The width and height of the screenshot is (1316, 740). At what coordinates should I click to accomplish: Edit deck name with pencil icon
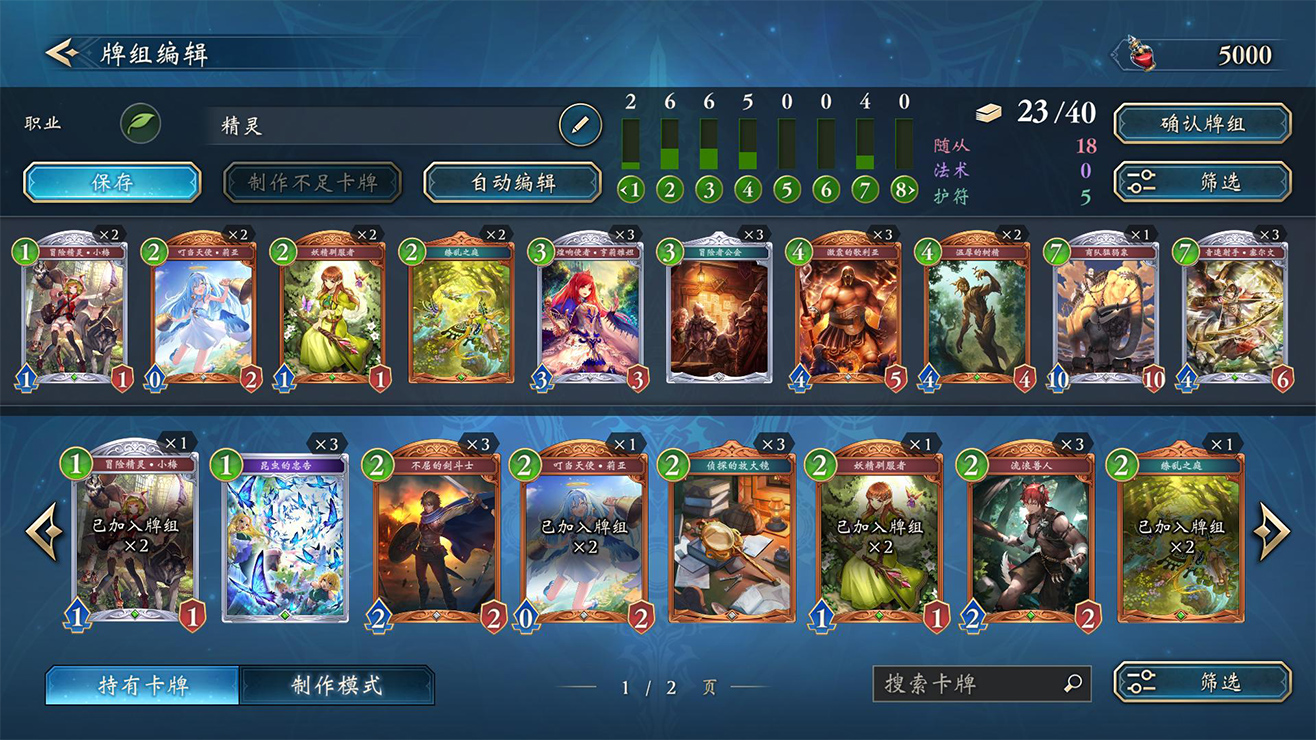coord(579,126)
